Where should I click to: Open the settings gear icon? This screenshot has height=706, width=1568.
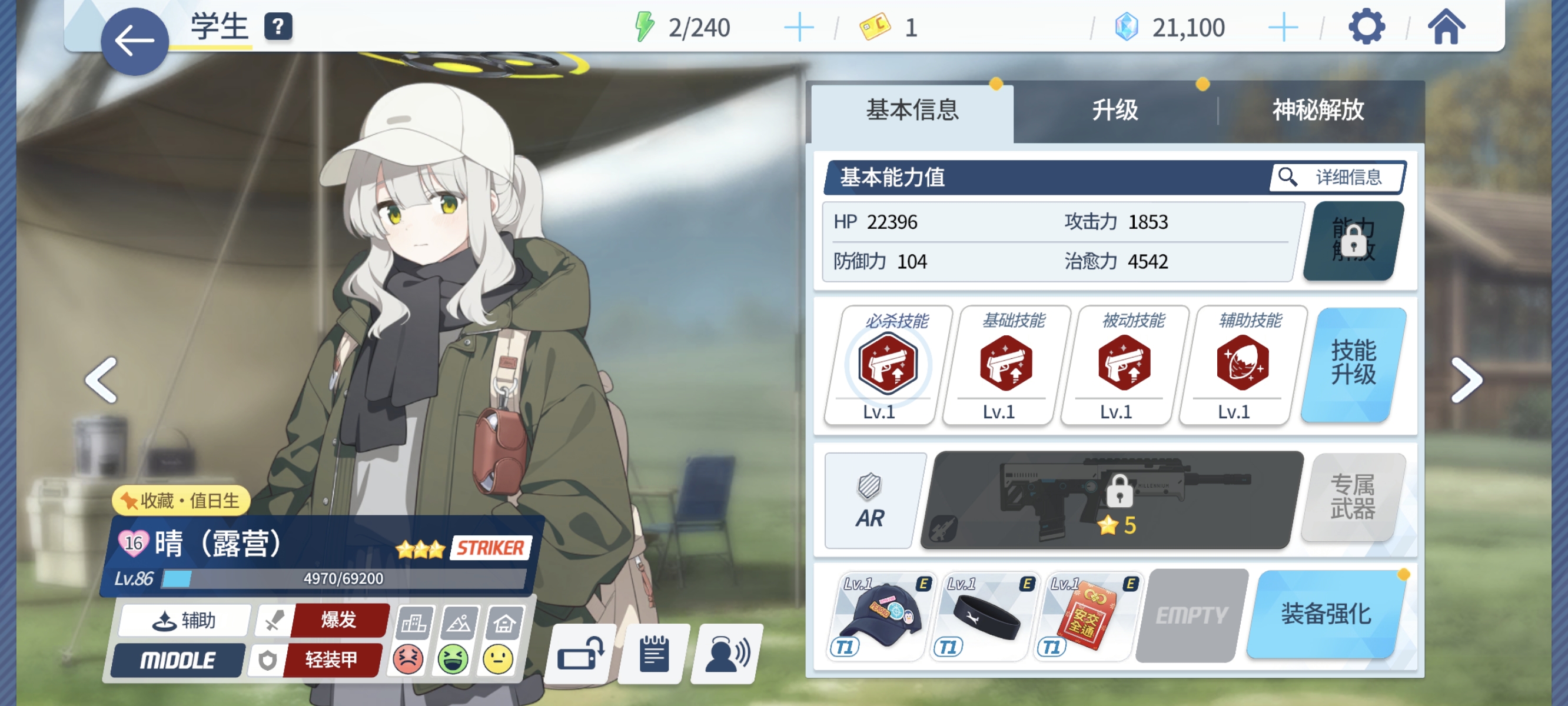pyautogui.click(x=1367, y=25)
